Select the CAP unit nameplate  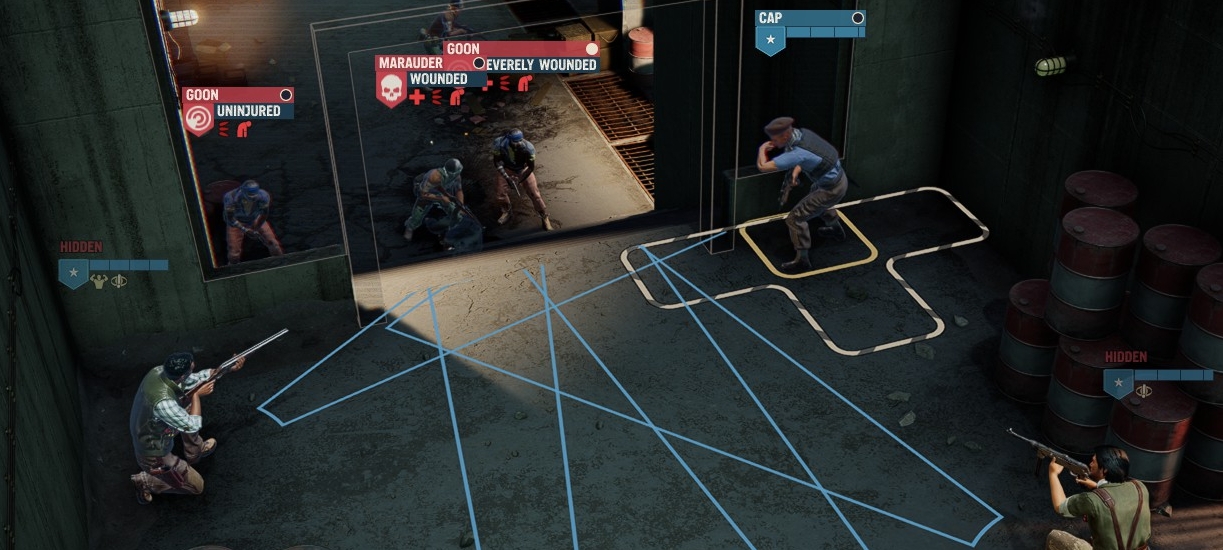810,25
